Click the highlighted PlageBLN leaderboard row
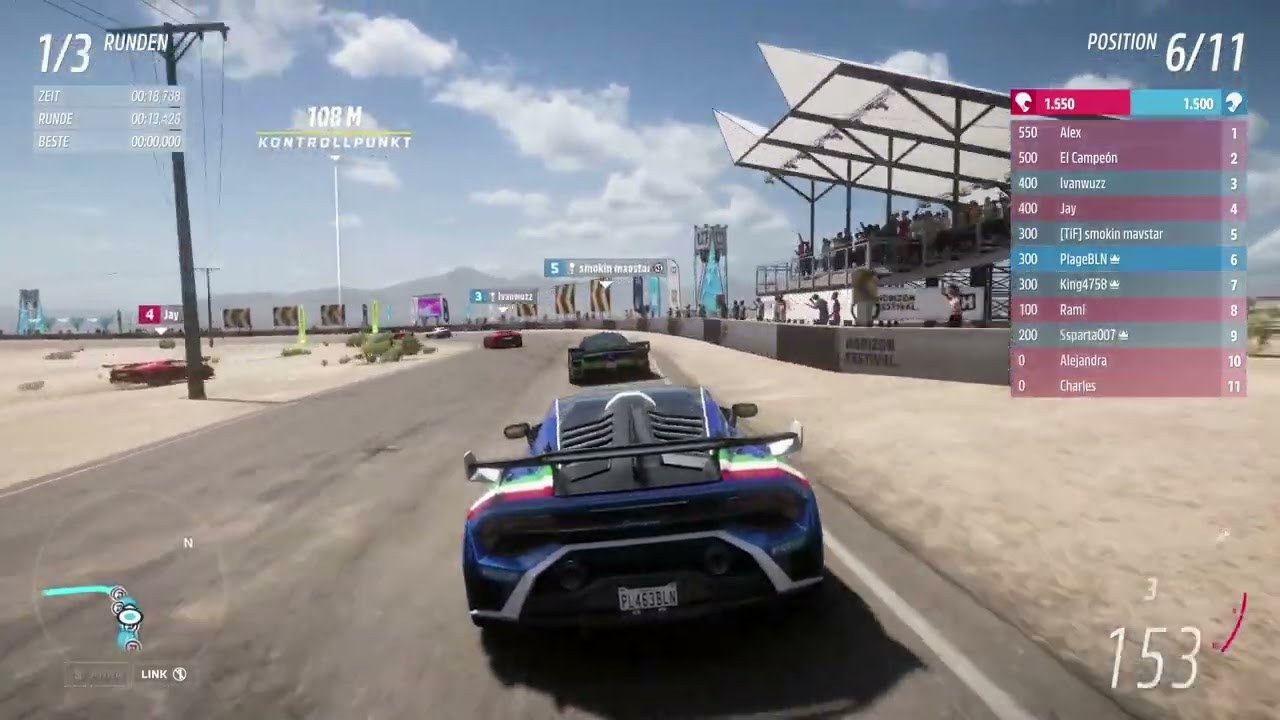Screen dimensions: 1280x720 point(1127,259)
